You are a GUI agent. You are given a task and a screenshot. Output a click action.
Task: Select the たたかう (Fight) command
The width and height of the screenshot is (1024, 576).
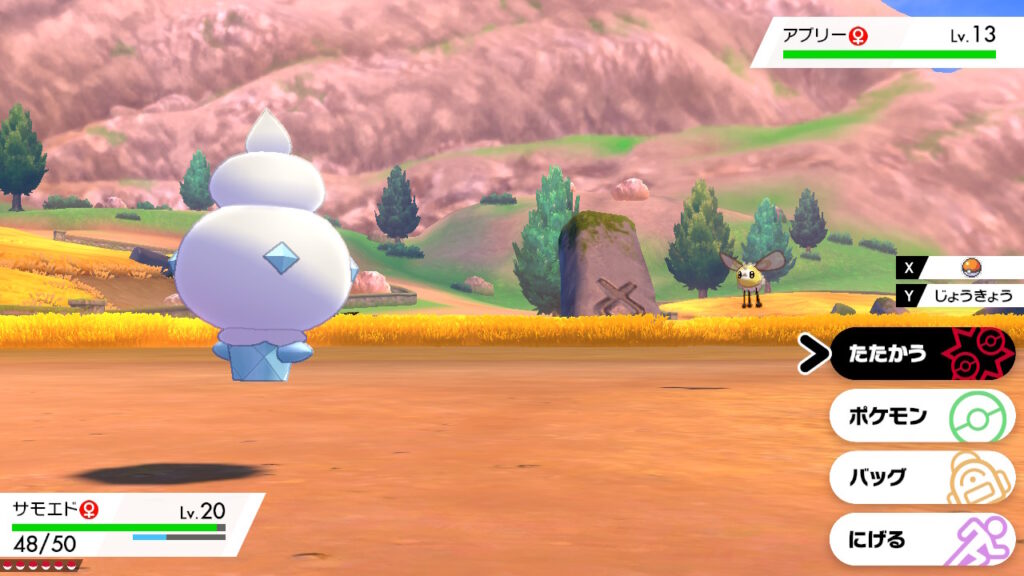coord(920,354)
